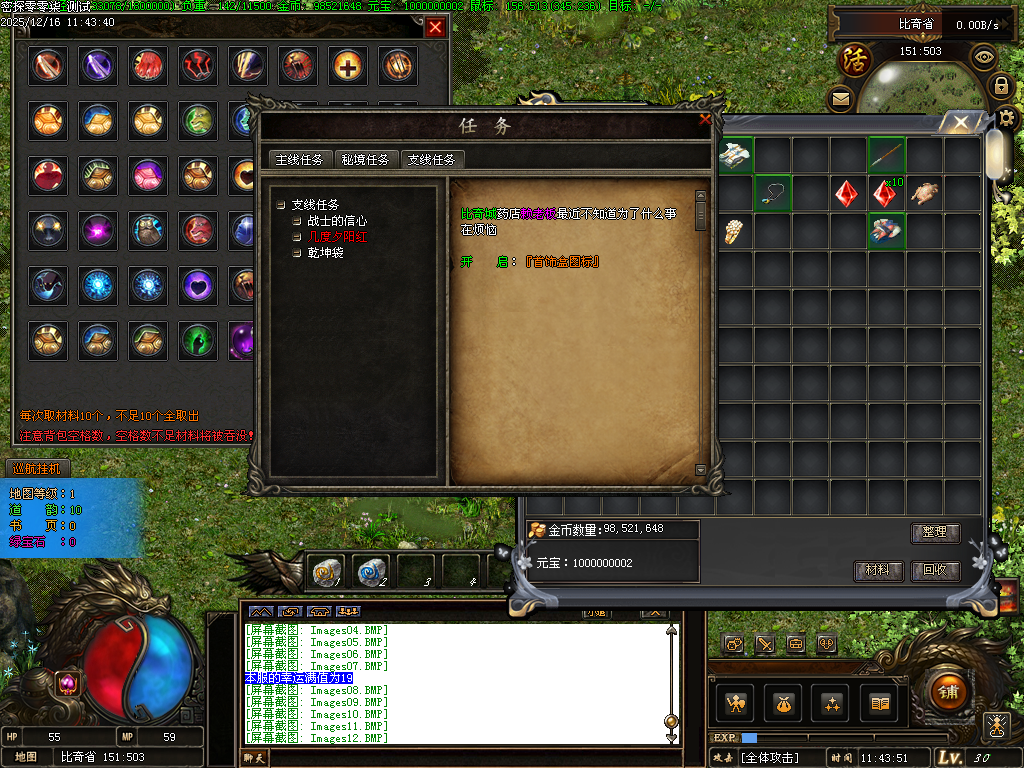Screen dimensions: 1024x768
Task: Click the 回收 recycle button
Action: coord(935,571)
